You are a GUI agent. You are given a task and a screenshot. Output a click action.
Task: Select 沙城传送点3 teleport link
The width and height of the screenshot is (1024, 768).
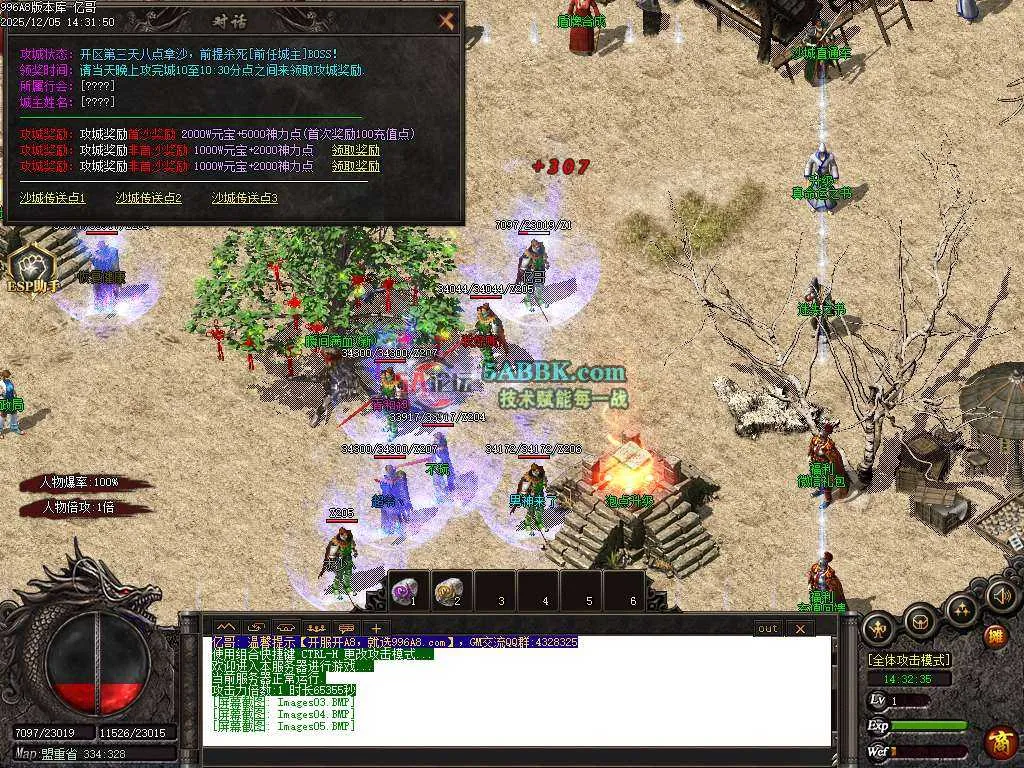244,198
